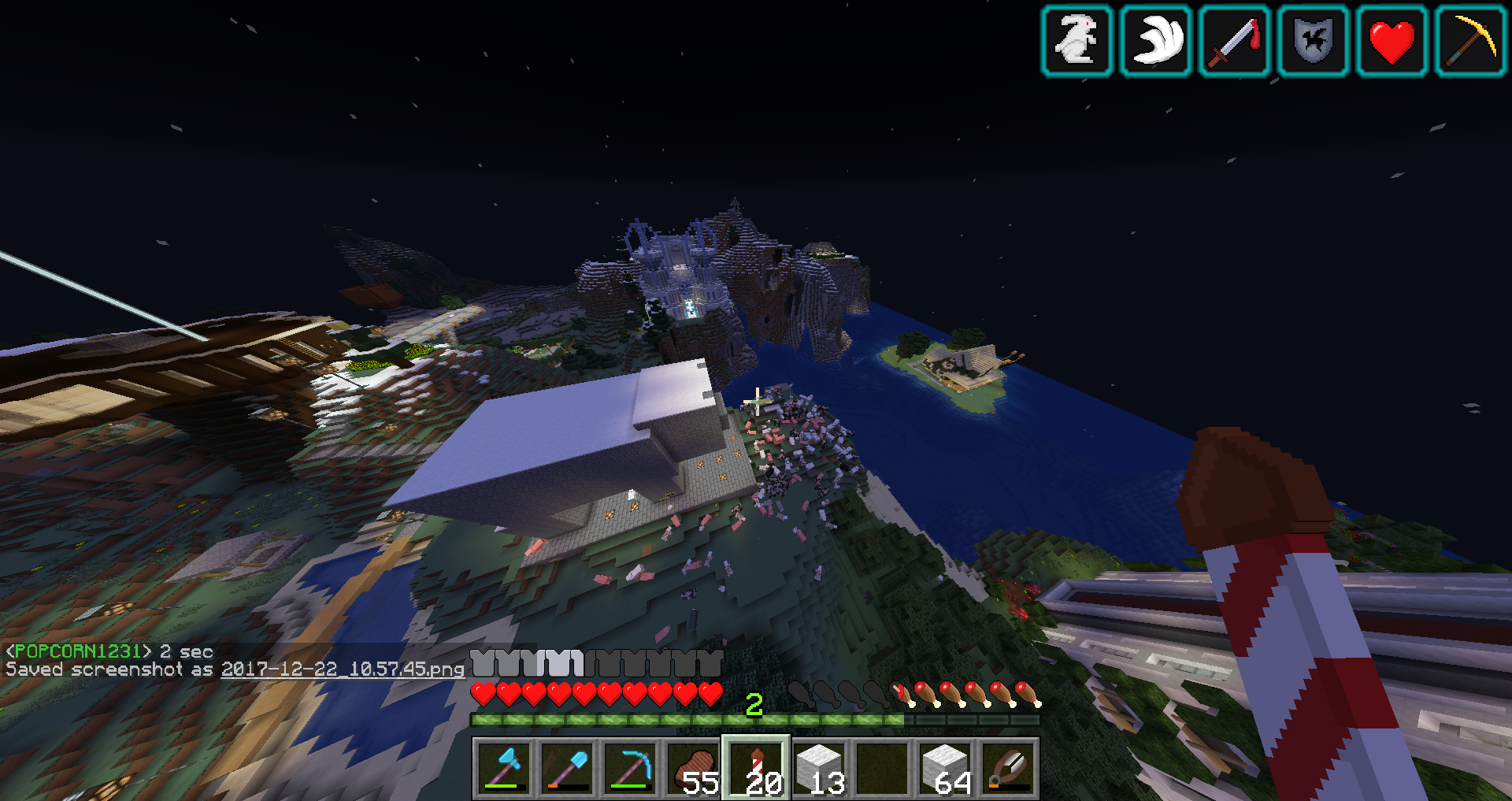Choose the diamond pickaxe in the hotbar
The image size is (1512, 801).
click(630, 769)
